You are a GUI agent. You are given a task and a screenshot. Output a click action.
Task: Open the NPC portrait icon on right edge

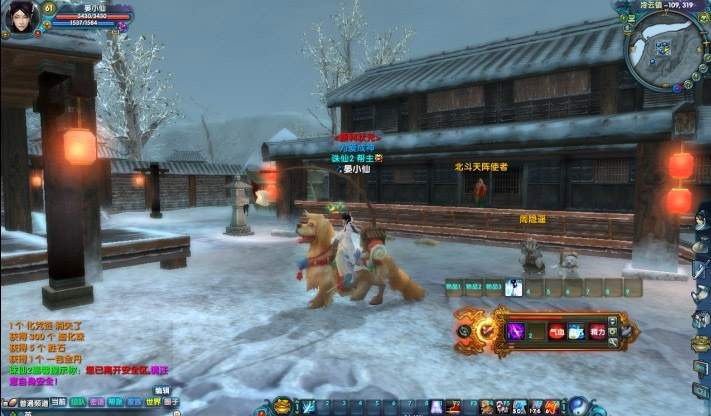click(x=700, y=218)
